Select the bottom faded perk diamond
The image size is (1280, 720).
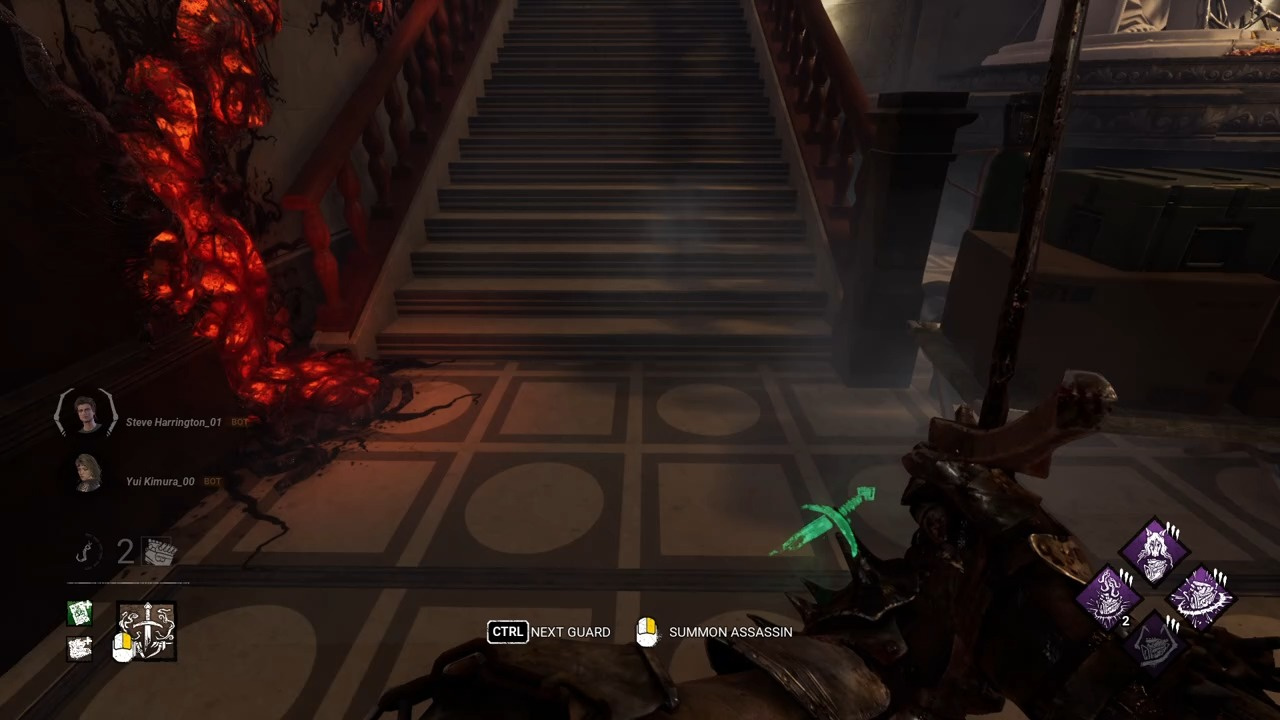click(1155, 645)
